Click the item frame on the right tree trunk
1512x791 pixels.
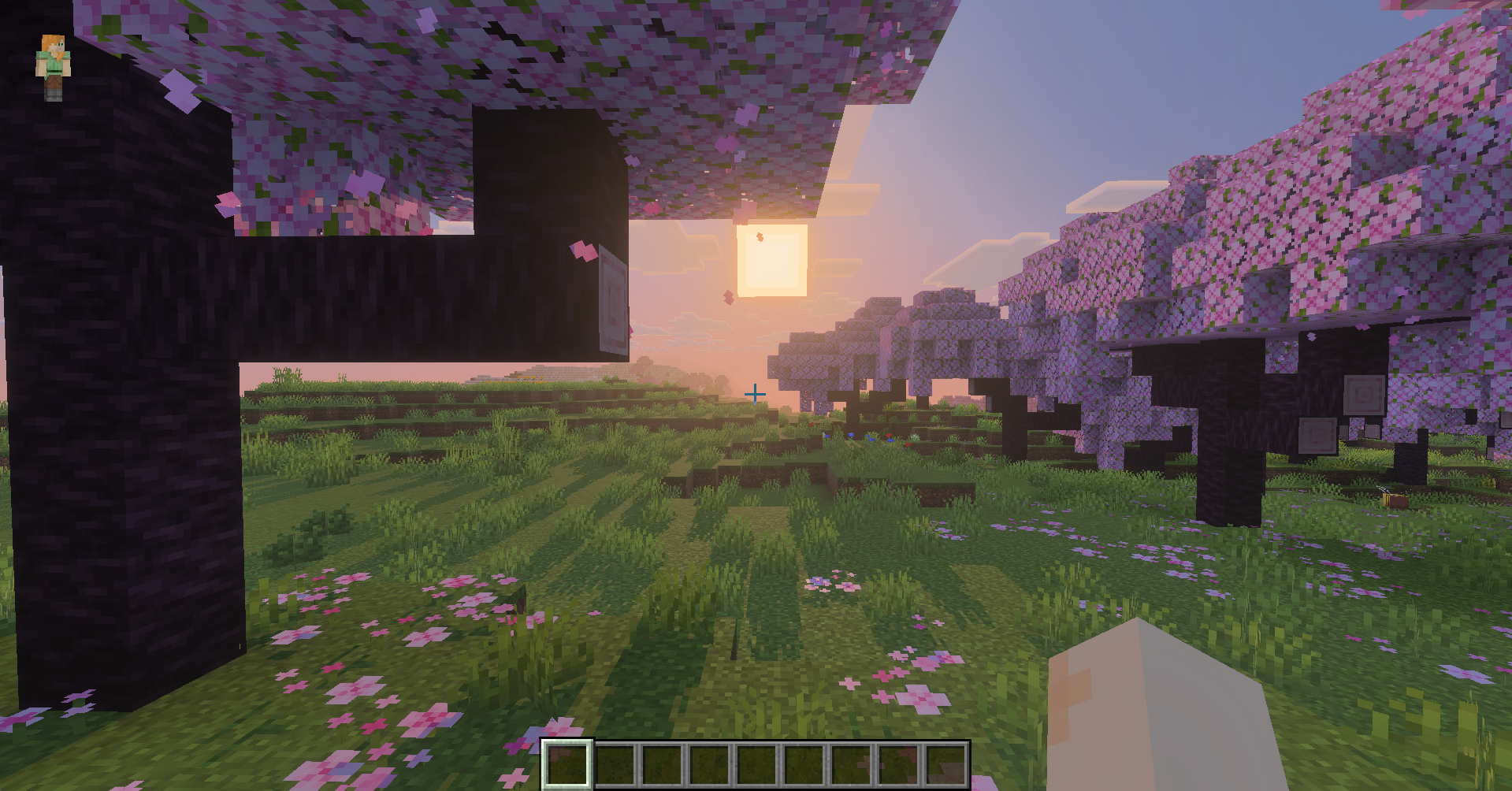(x=1365, y=394)
